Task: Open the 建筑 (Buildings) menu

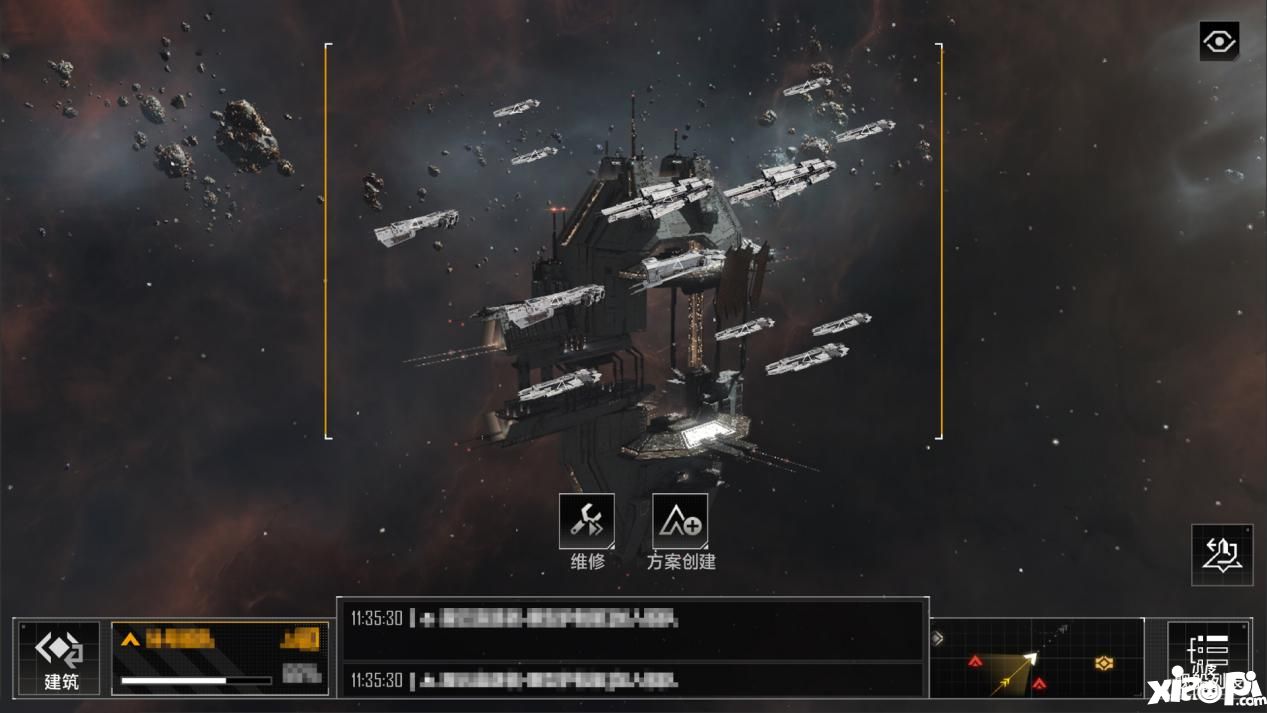Action: (59, 657)
